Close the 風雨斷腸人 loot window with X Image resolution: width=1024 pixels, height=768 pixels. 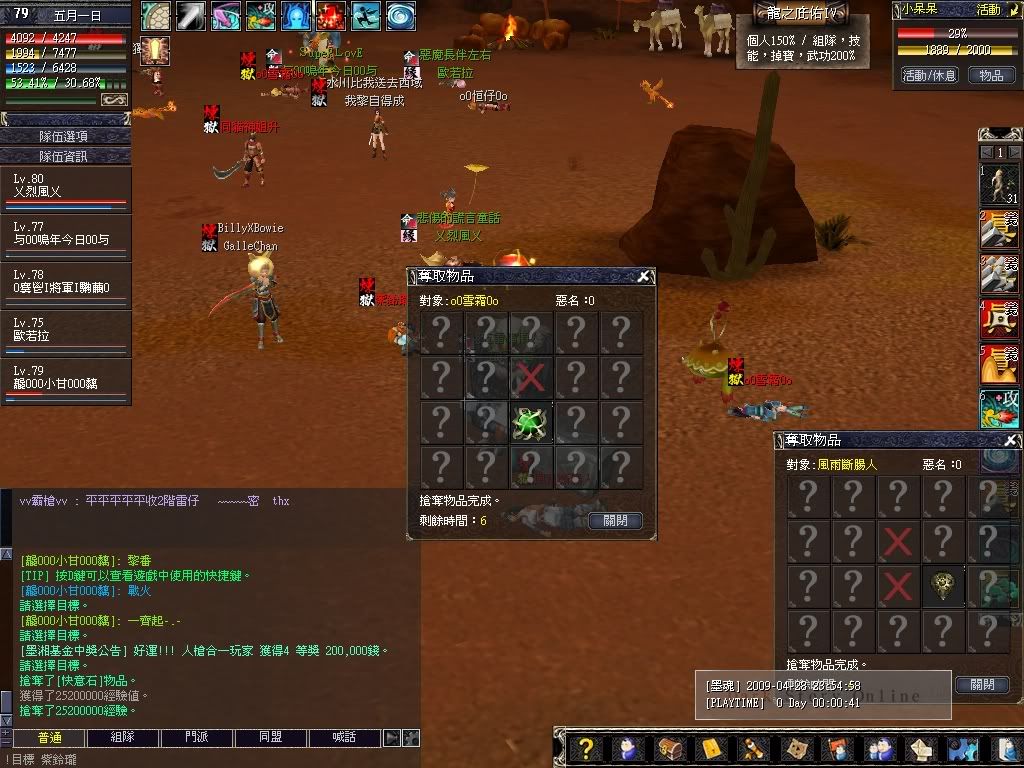pyautogui.click(x=1011, y=441)
